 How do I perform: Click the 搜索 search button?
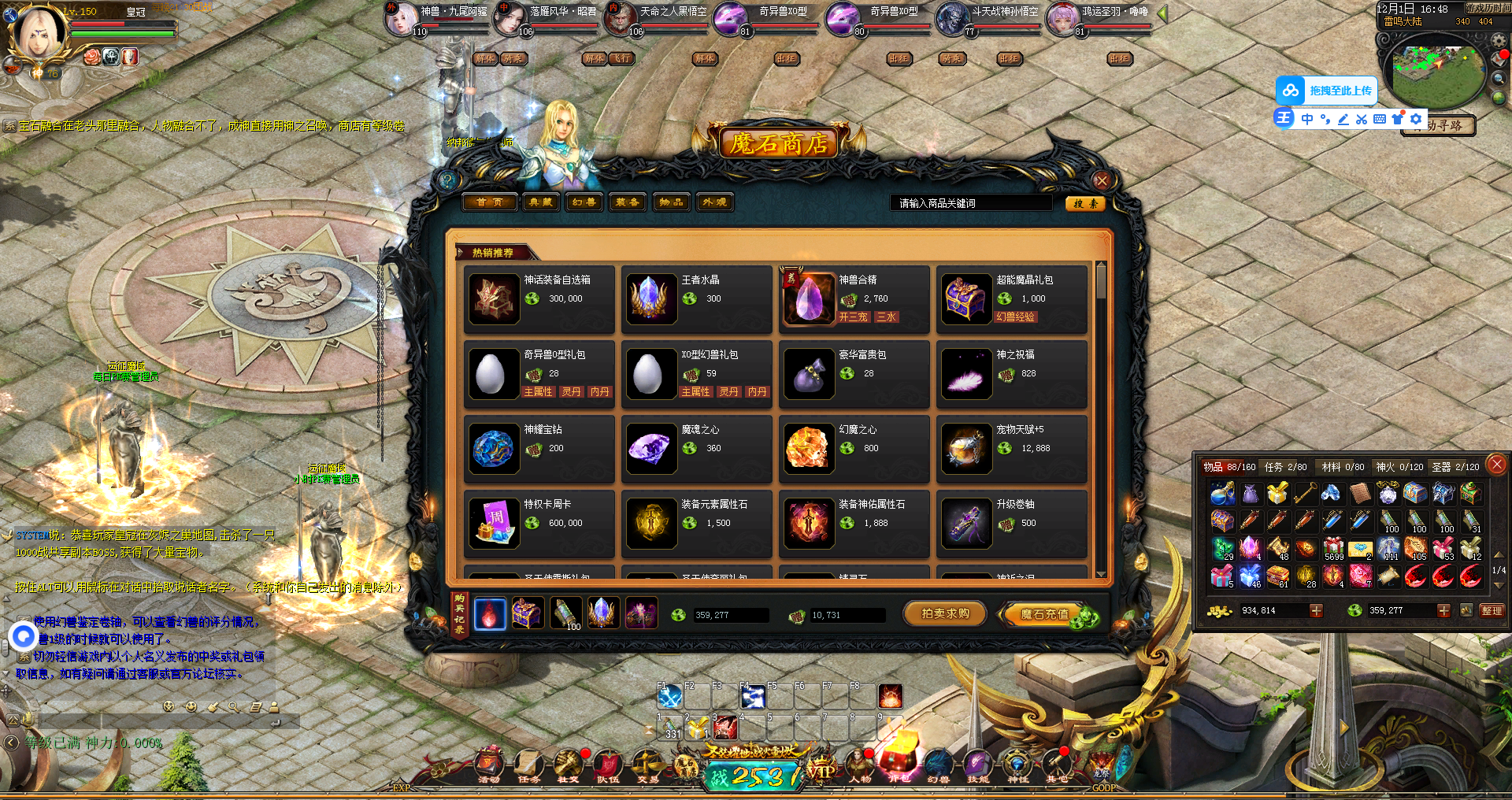coord(1085,203)
